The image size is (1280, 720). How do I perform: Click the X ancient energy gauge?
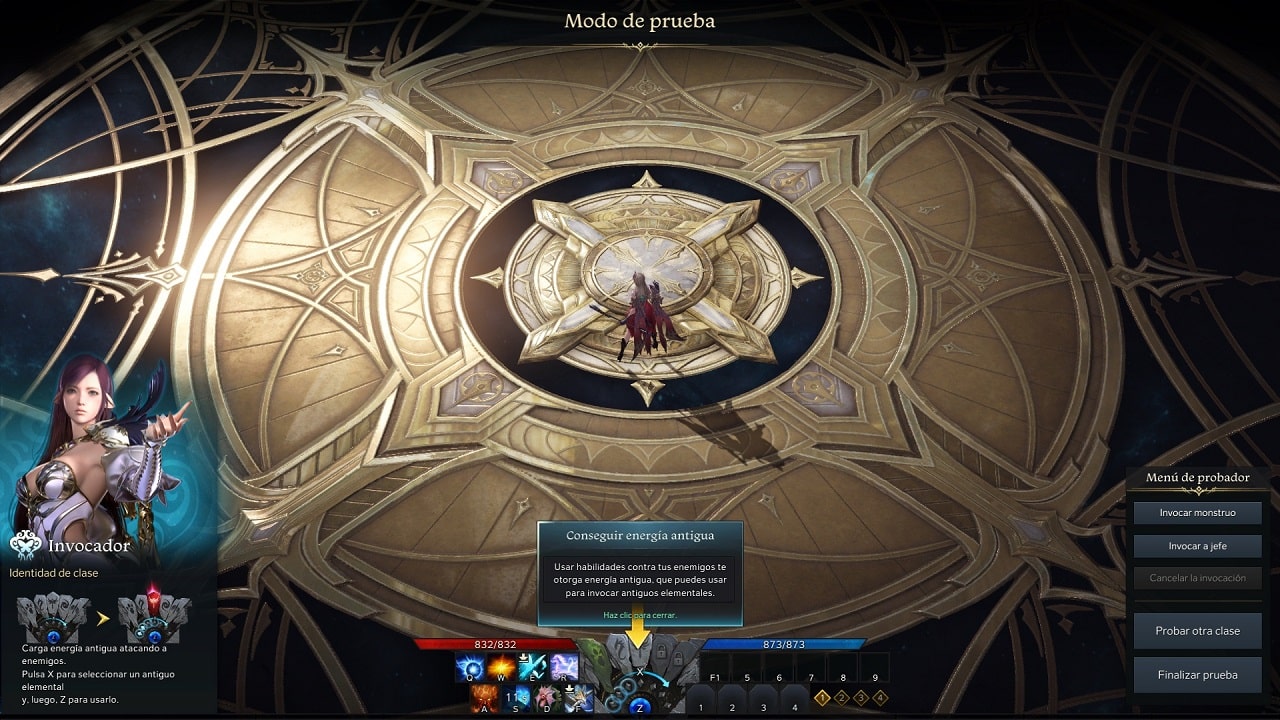click(x=639, y=671)
